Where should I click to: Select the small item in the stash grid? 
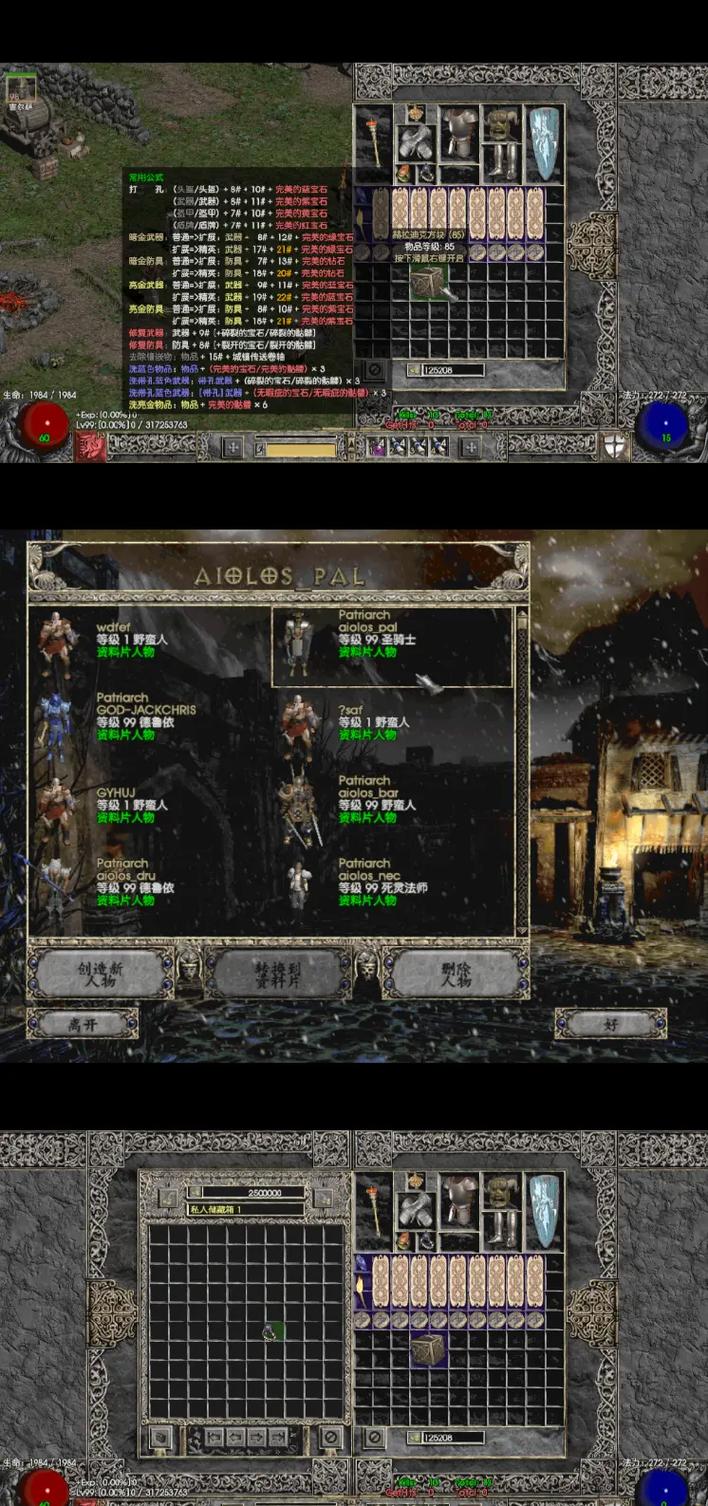coord(271,1332)
